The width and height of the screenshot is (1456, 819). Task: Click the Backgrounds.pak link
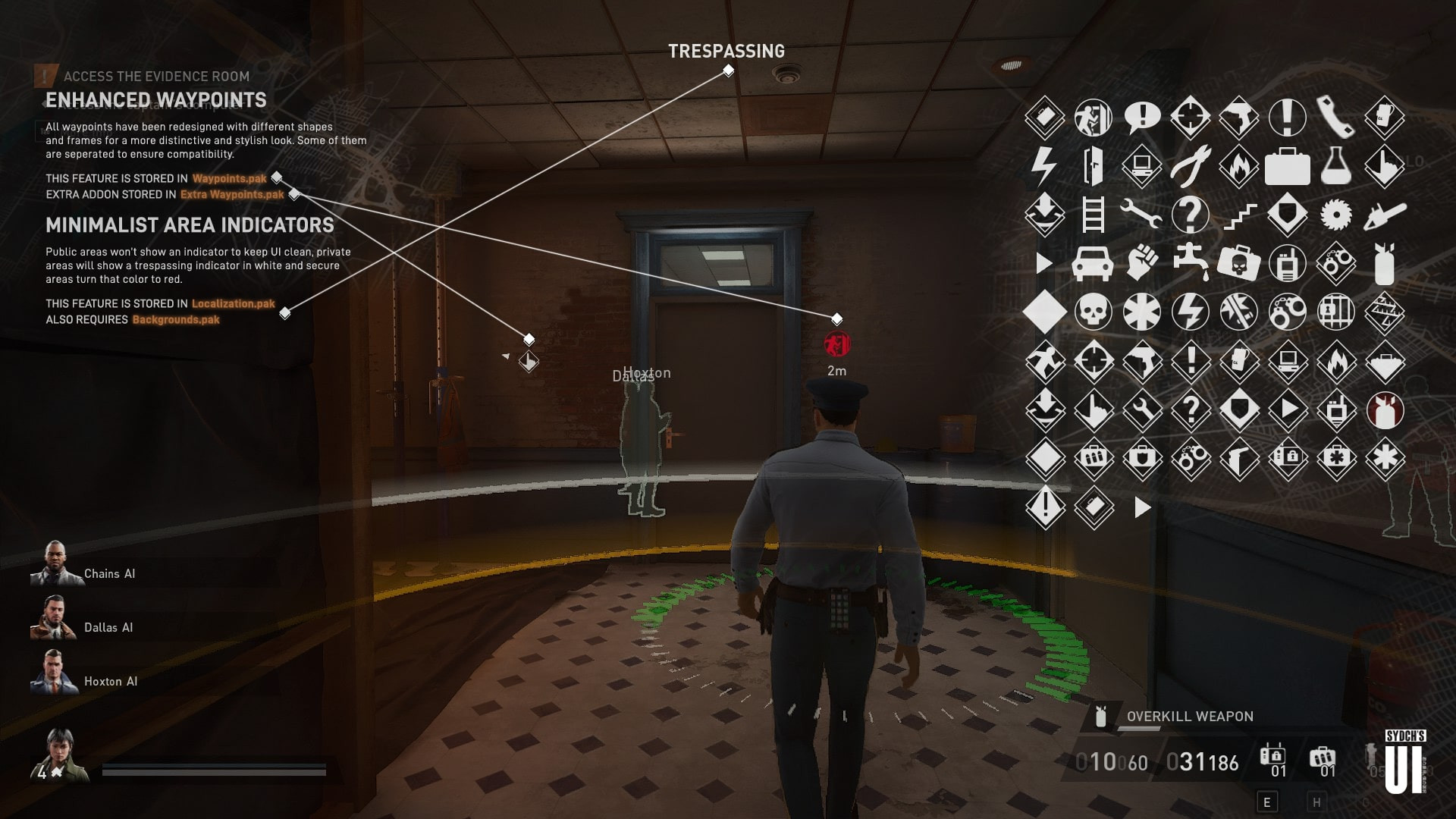[x=175, y=319]
